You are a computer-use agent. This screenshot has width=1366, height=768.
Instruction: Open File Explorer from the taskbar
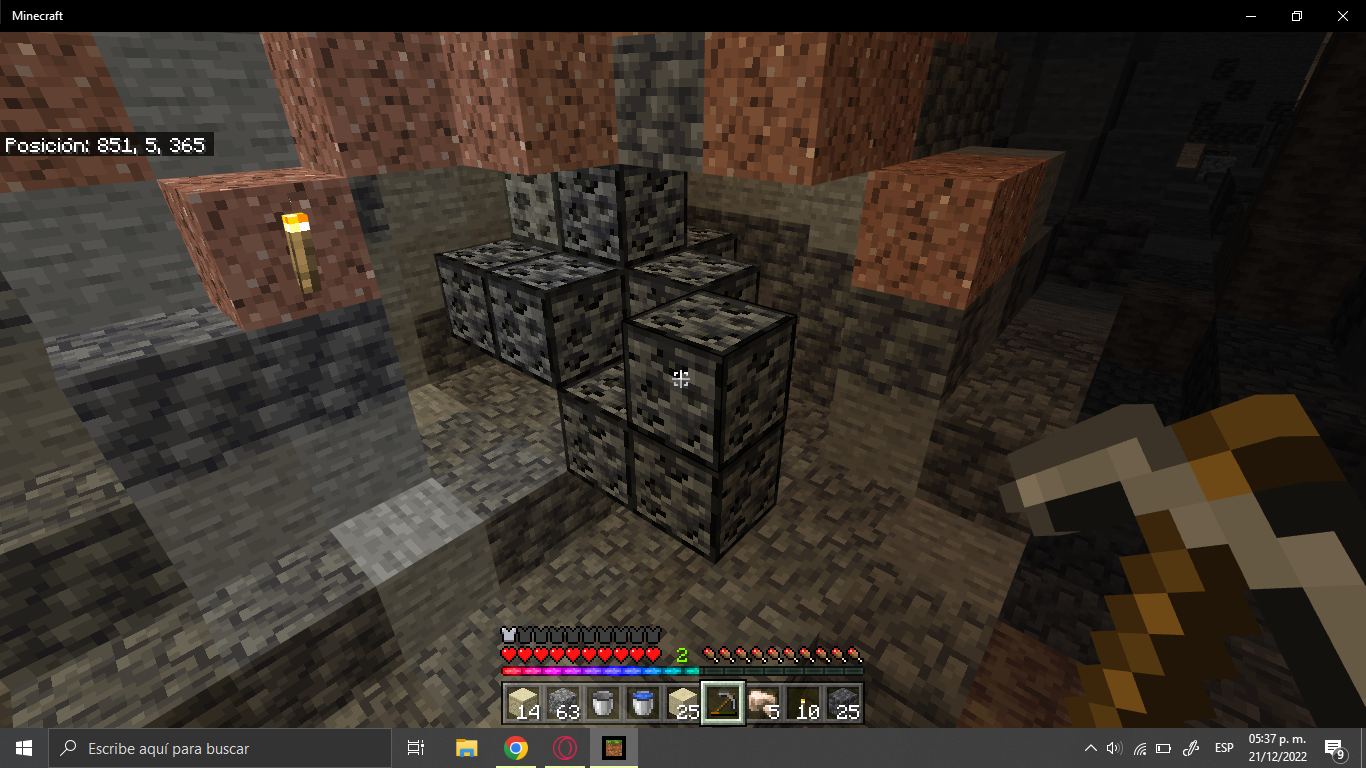(466, 747)
